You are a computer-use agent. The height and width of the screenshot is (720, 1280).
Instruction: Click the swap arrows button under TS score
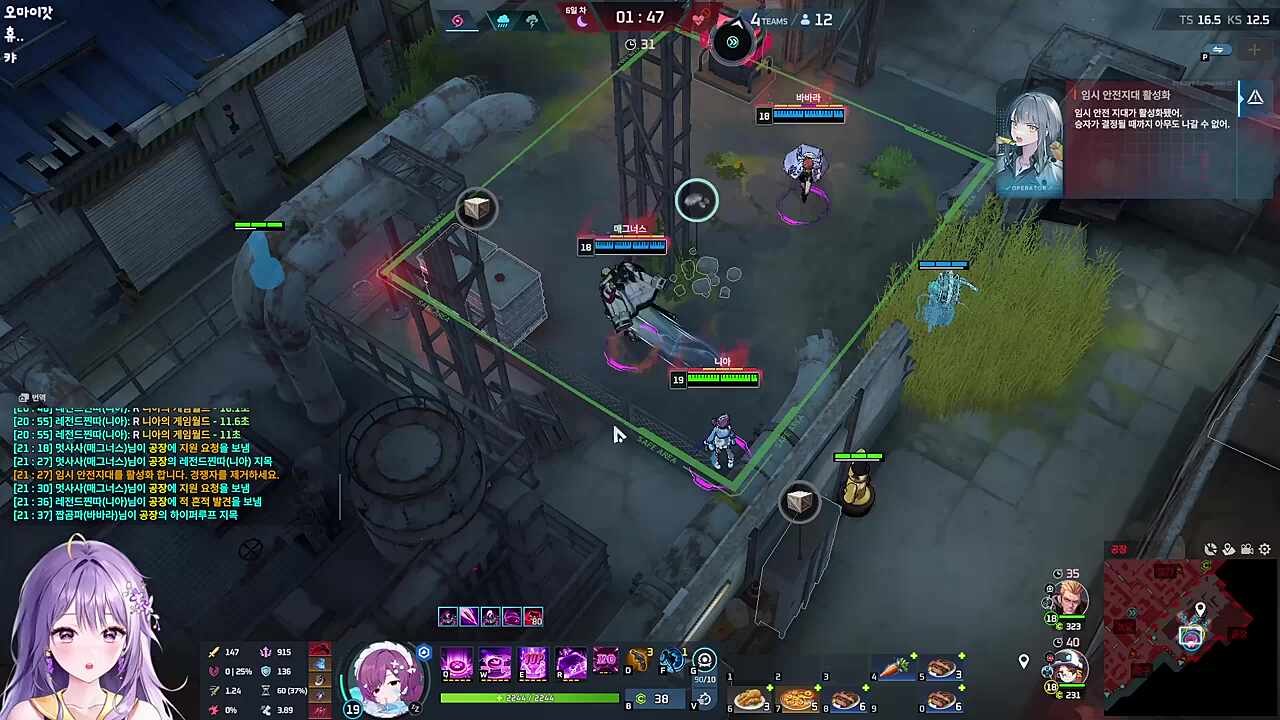(x=1218, y=49)
